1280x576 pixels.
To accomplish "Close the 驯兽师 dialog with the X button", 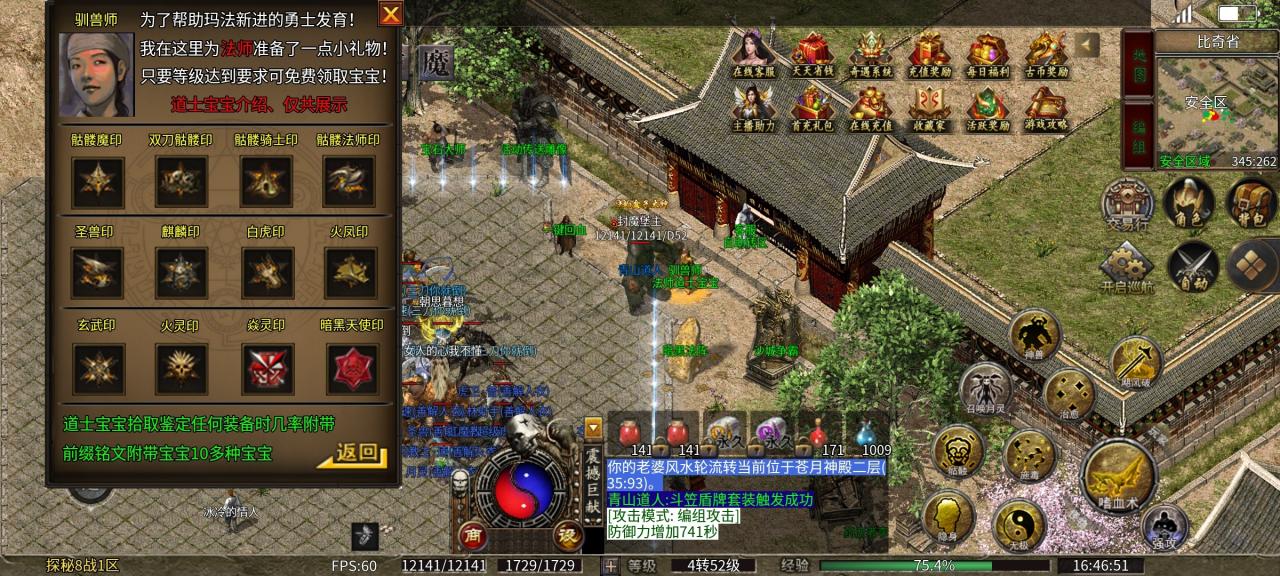I will click(390, 14).
